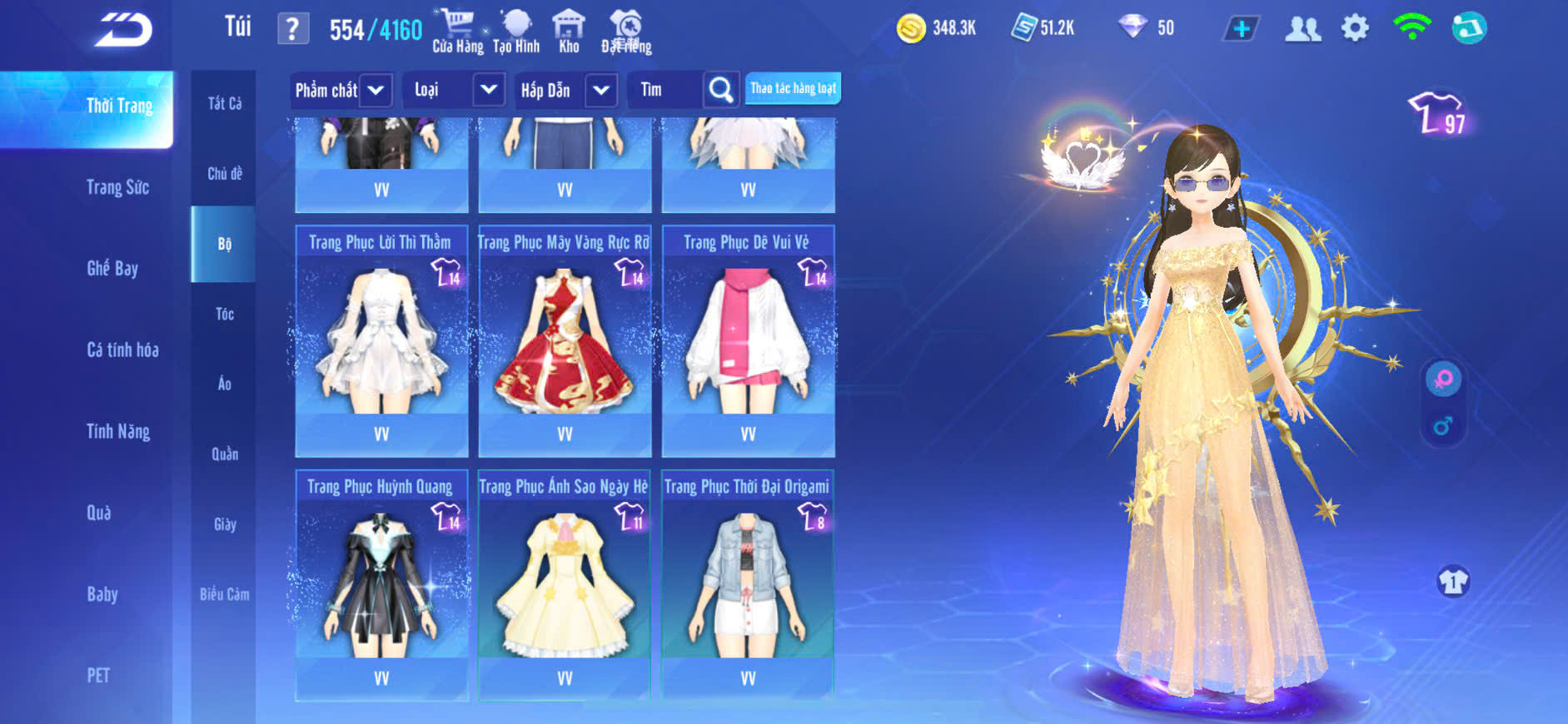Open Tạo Hình styling
This screenshot has height=724, width=1568.
pyautogui.click(x=516, y=31)
